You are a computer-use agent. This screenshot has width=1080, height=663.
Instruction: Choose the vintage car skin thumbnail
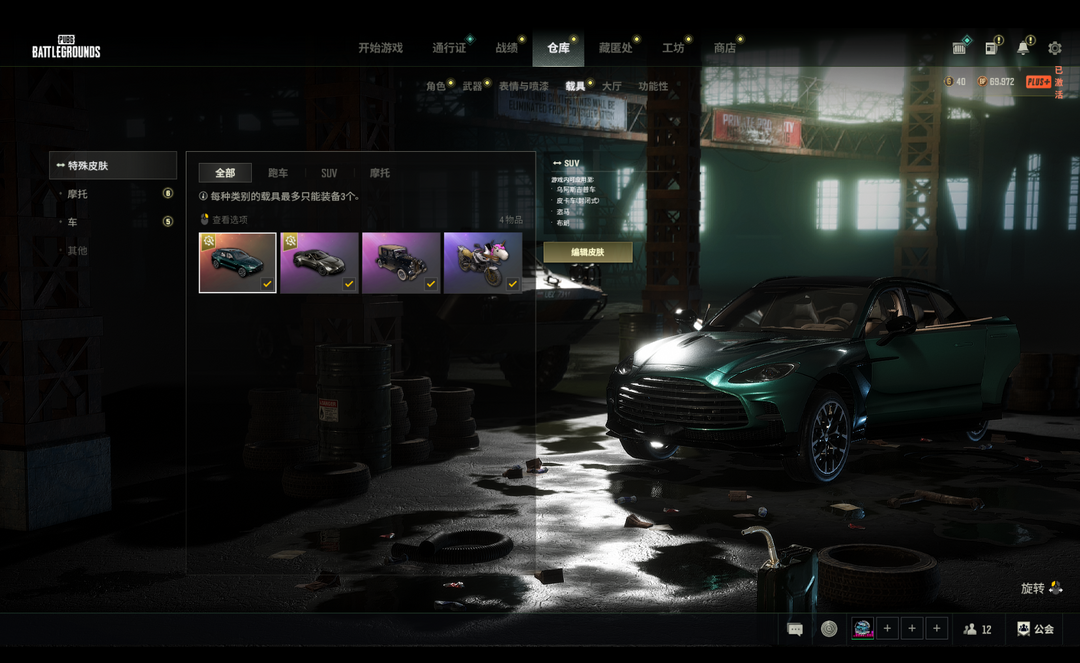(401, 263)
